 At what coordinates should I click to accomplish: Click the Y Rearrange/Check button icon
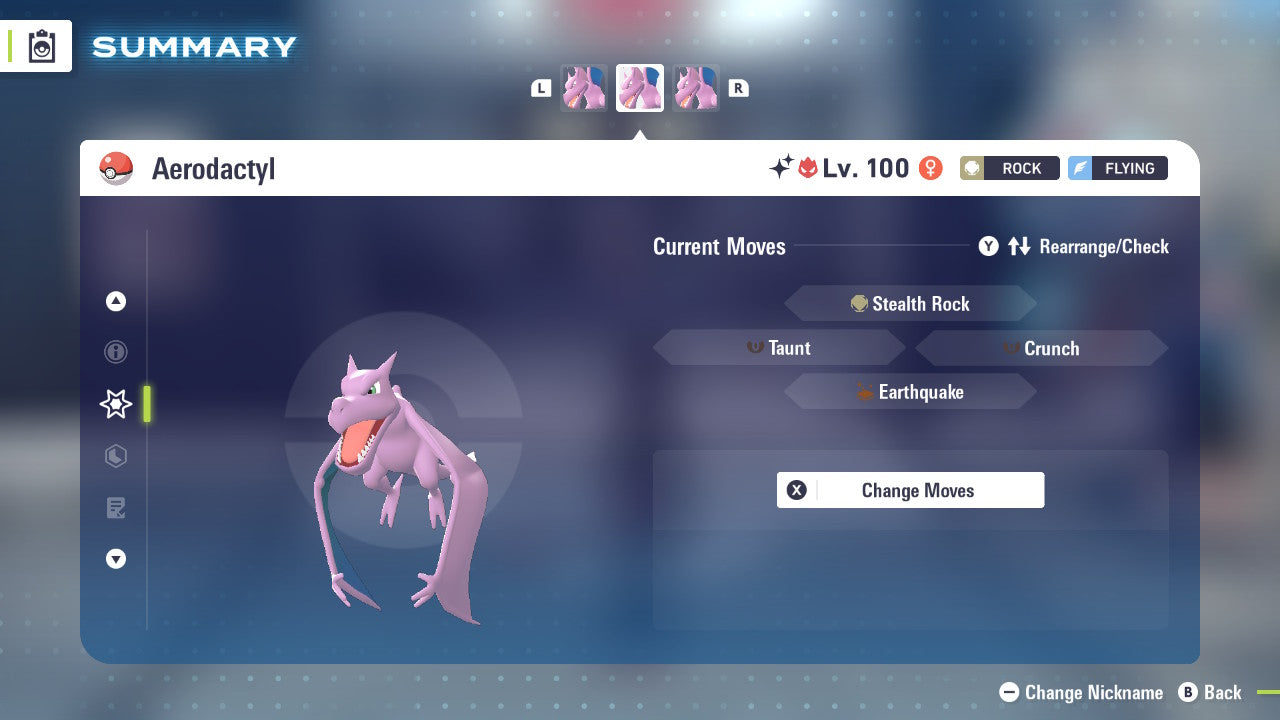[x=988, y=246]
